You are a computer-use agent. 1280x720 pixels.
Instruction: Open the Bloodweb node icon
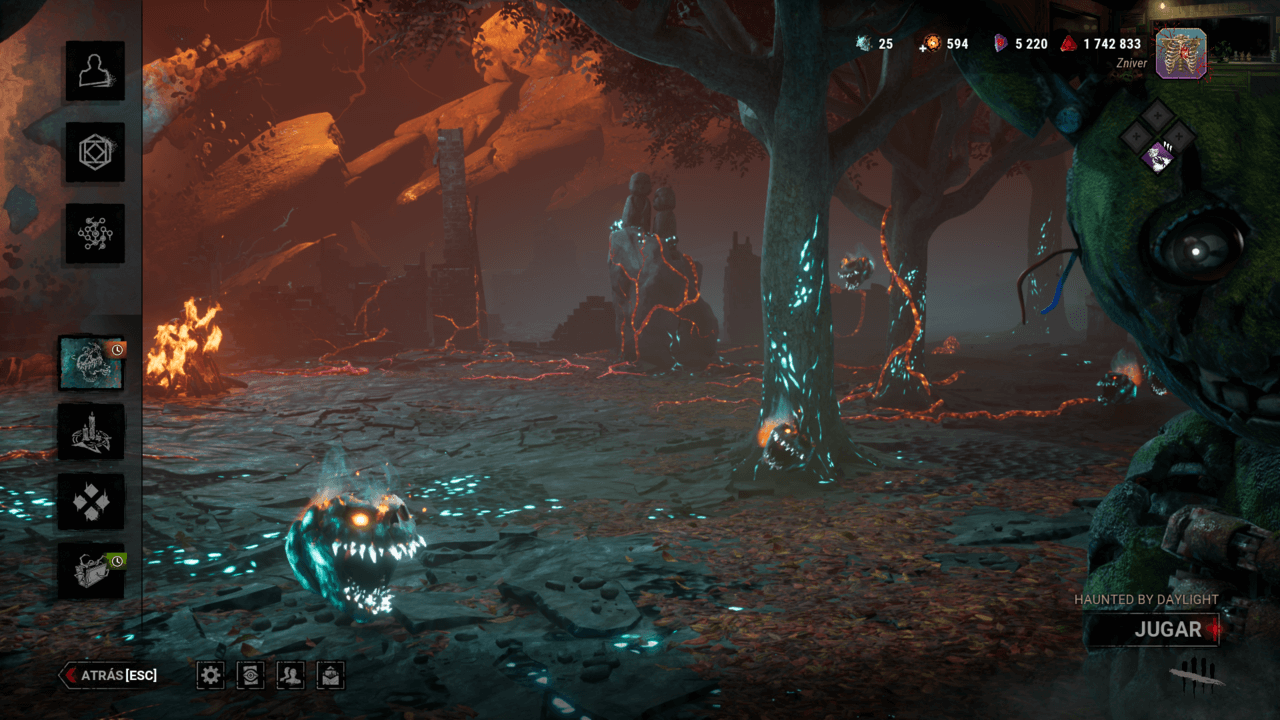[95, 233]
